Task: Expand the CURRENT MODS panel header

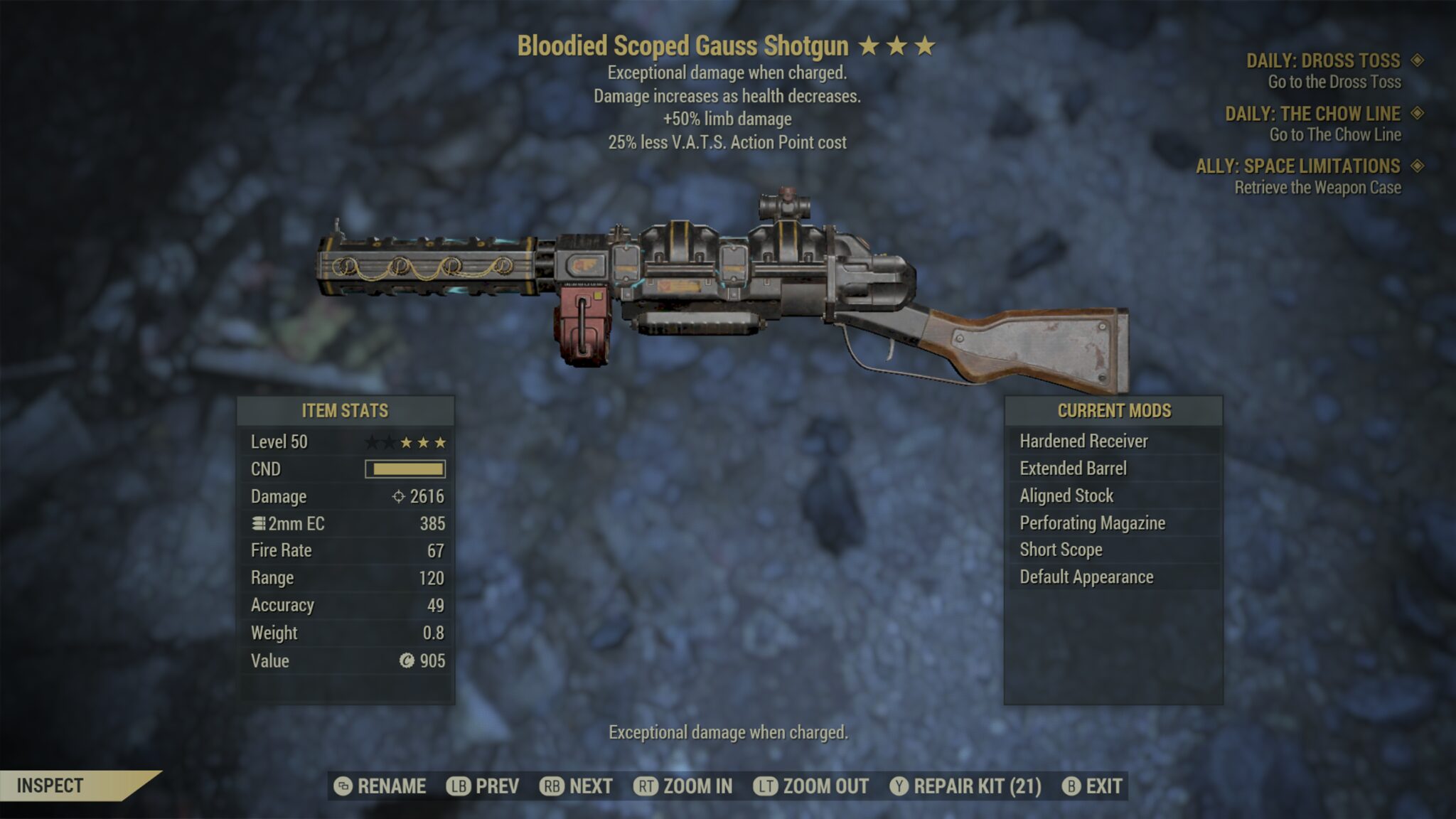Action: pos(1113,410)
